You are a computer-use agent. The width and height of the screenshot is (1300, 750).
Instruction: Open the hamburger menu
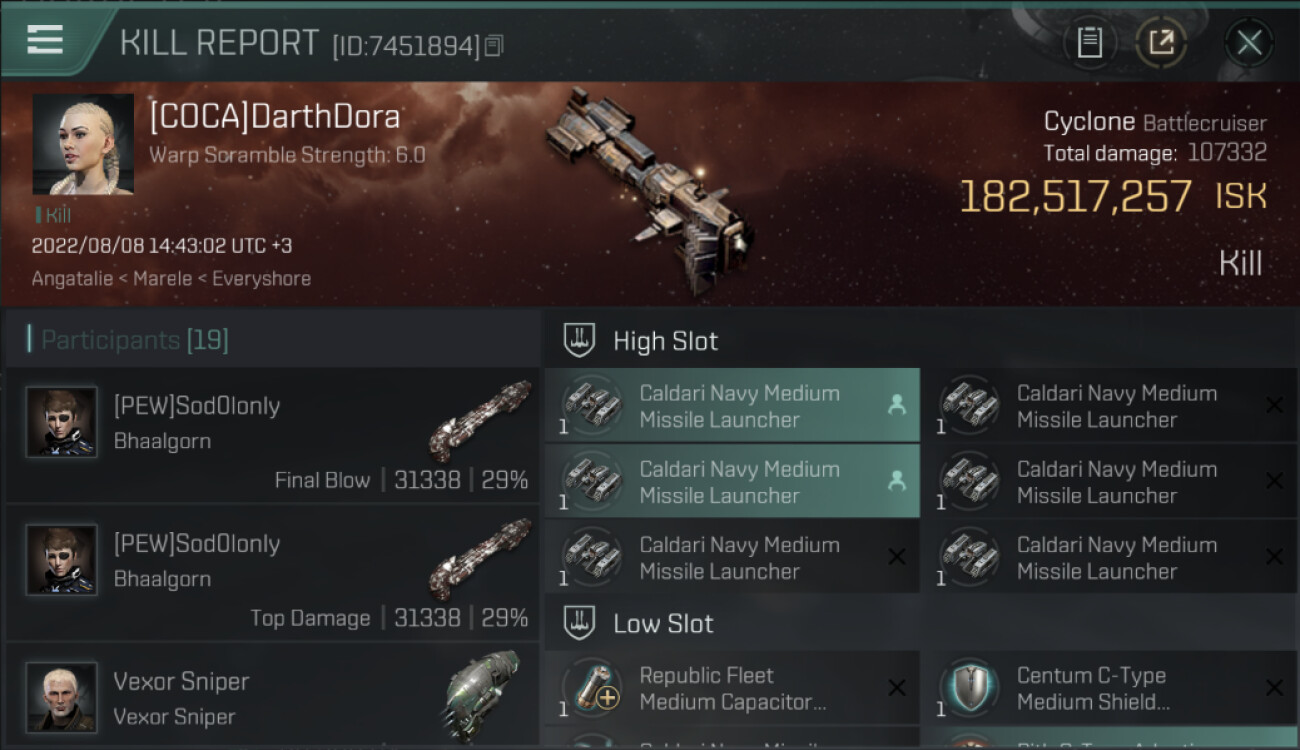click(x=45, y=41)
